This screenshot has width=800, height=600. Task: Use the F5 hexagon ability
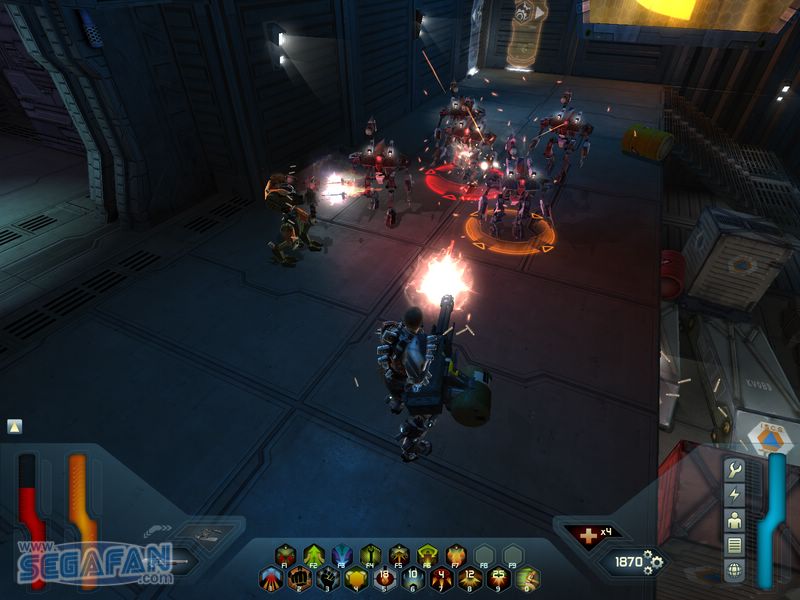(399, 555)
